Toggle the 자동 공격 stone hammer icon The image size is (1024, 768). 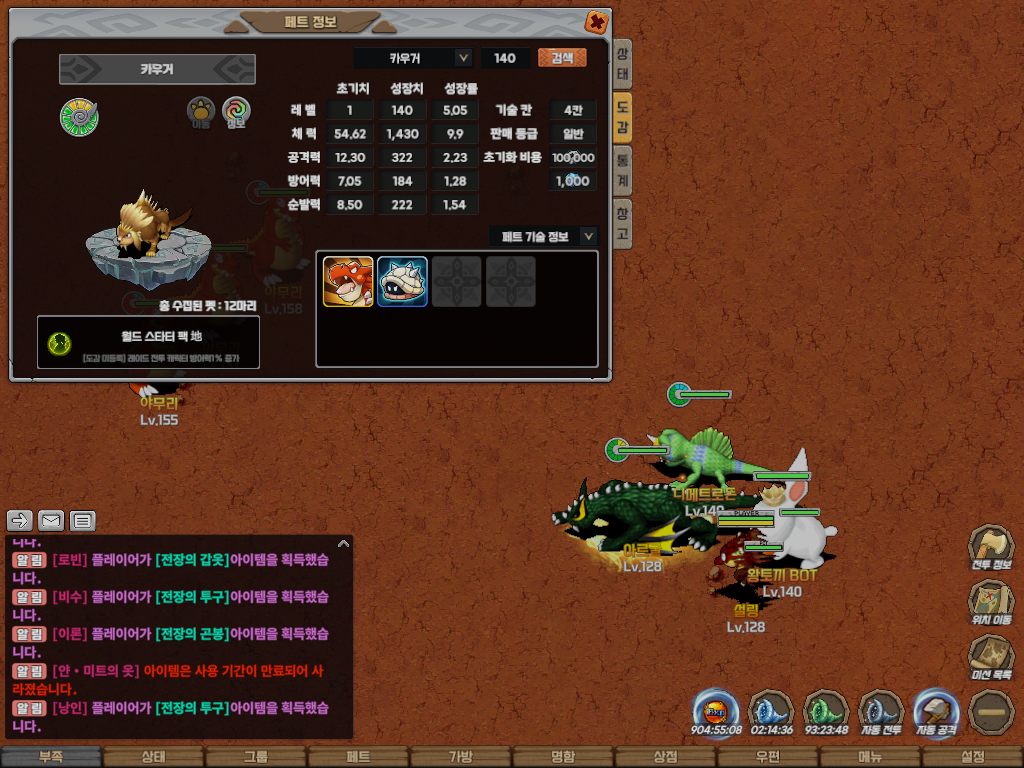point(937,713)
